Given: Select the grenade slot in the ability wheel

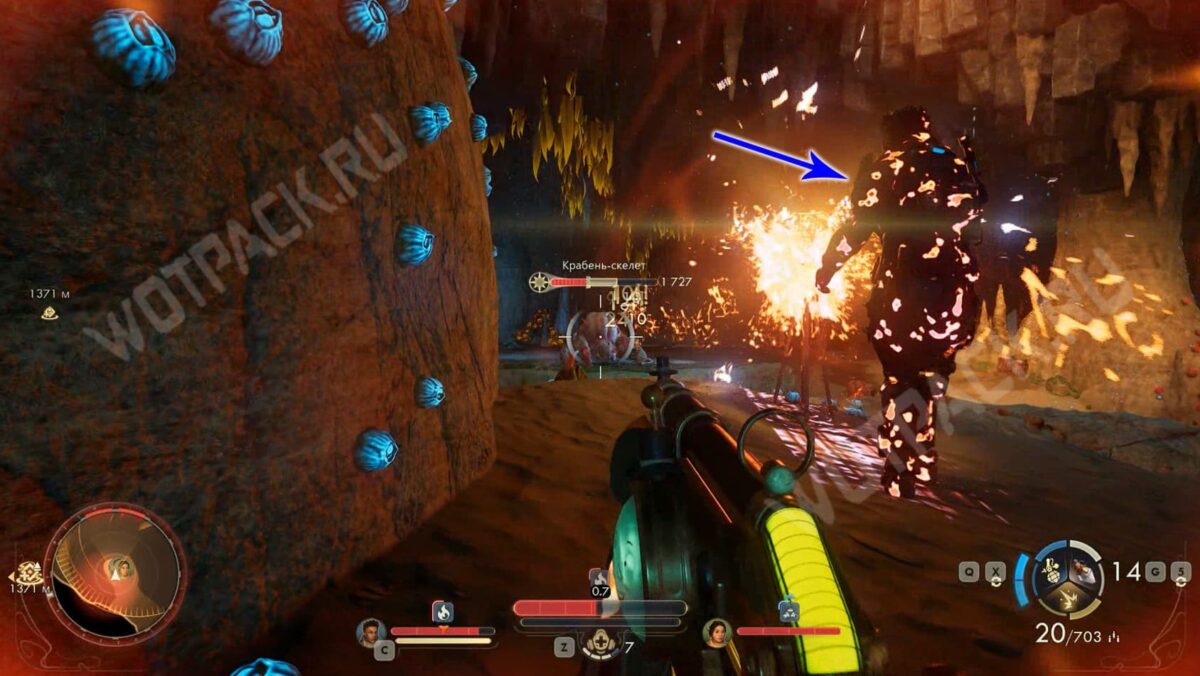Looking at the screenshot, I should tap(1052, 570).
